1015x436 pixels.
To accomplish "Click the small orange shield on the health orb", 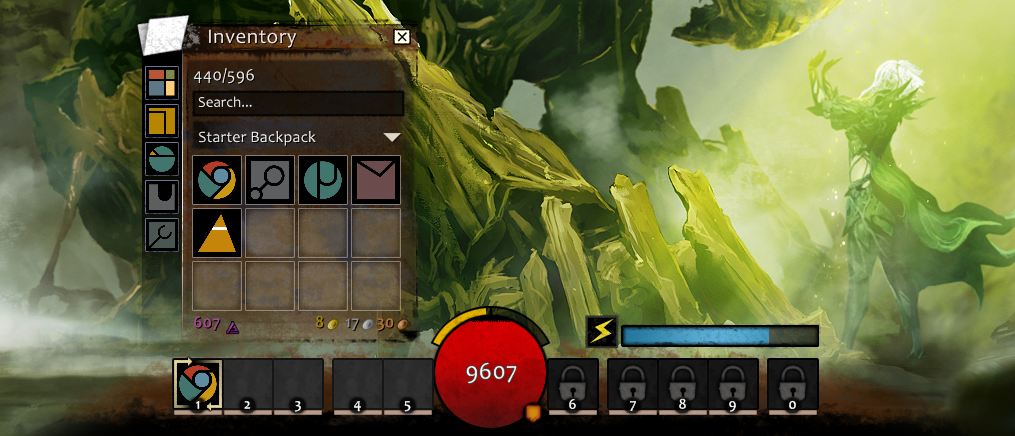I will pyautogui.click(x=532, y=411).
